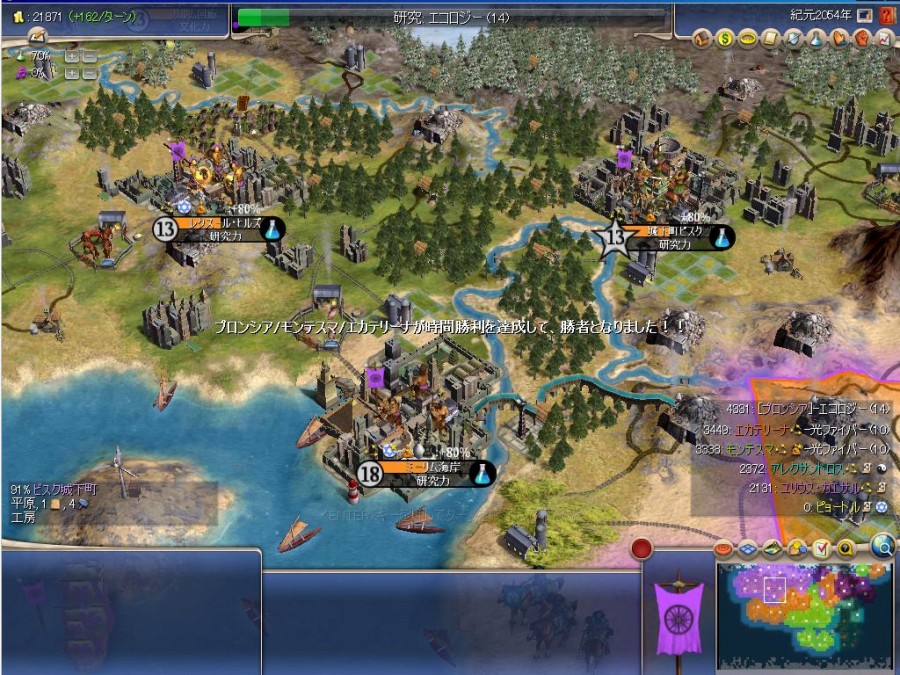Open the civics advisor gold ring icon

point(746,39)
